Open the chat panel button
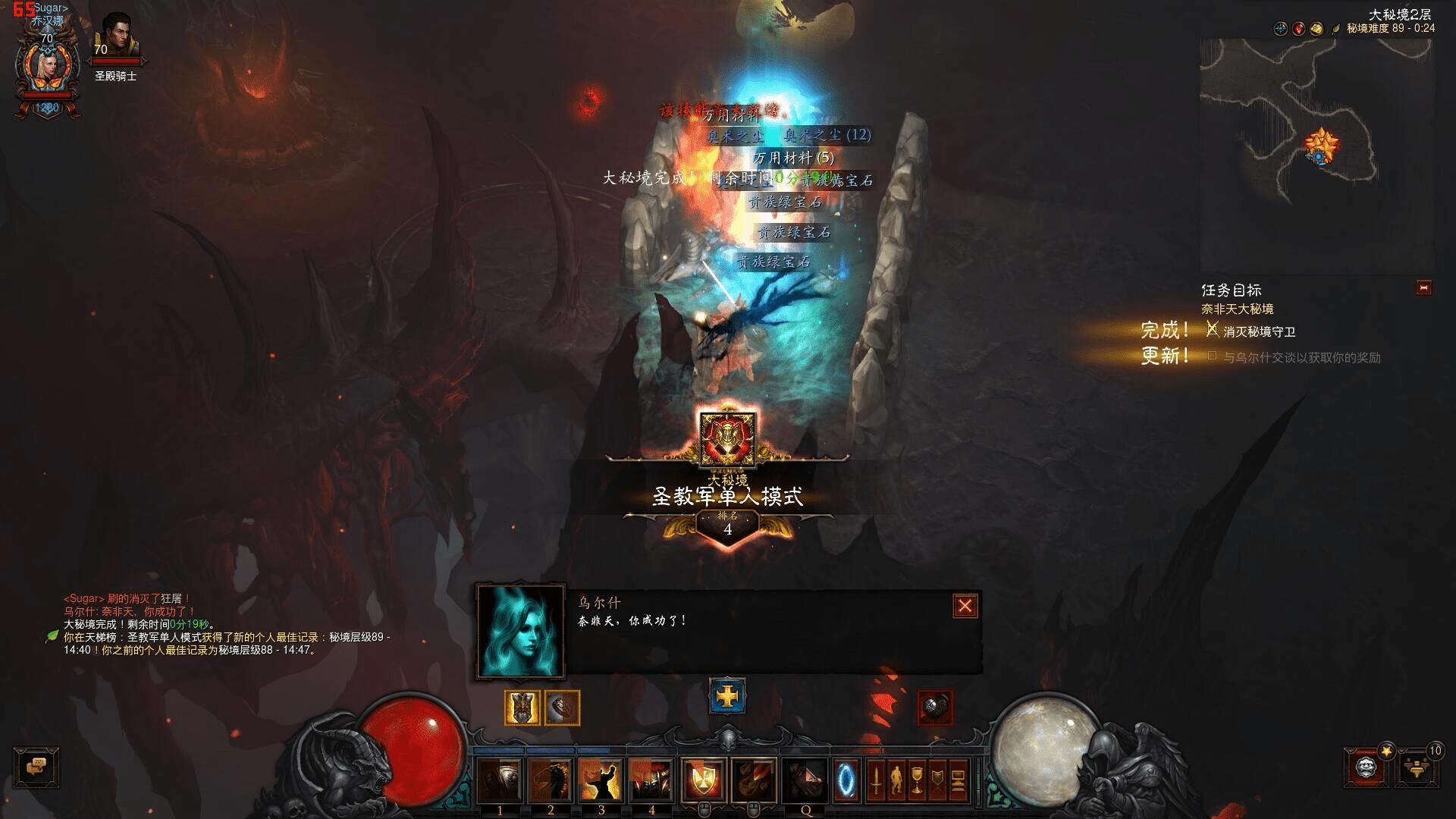This screenshot has width=1456, height=819. [x=36, y=767]
